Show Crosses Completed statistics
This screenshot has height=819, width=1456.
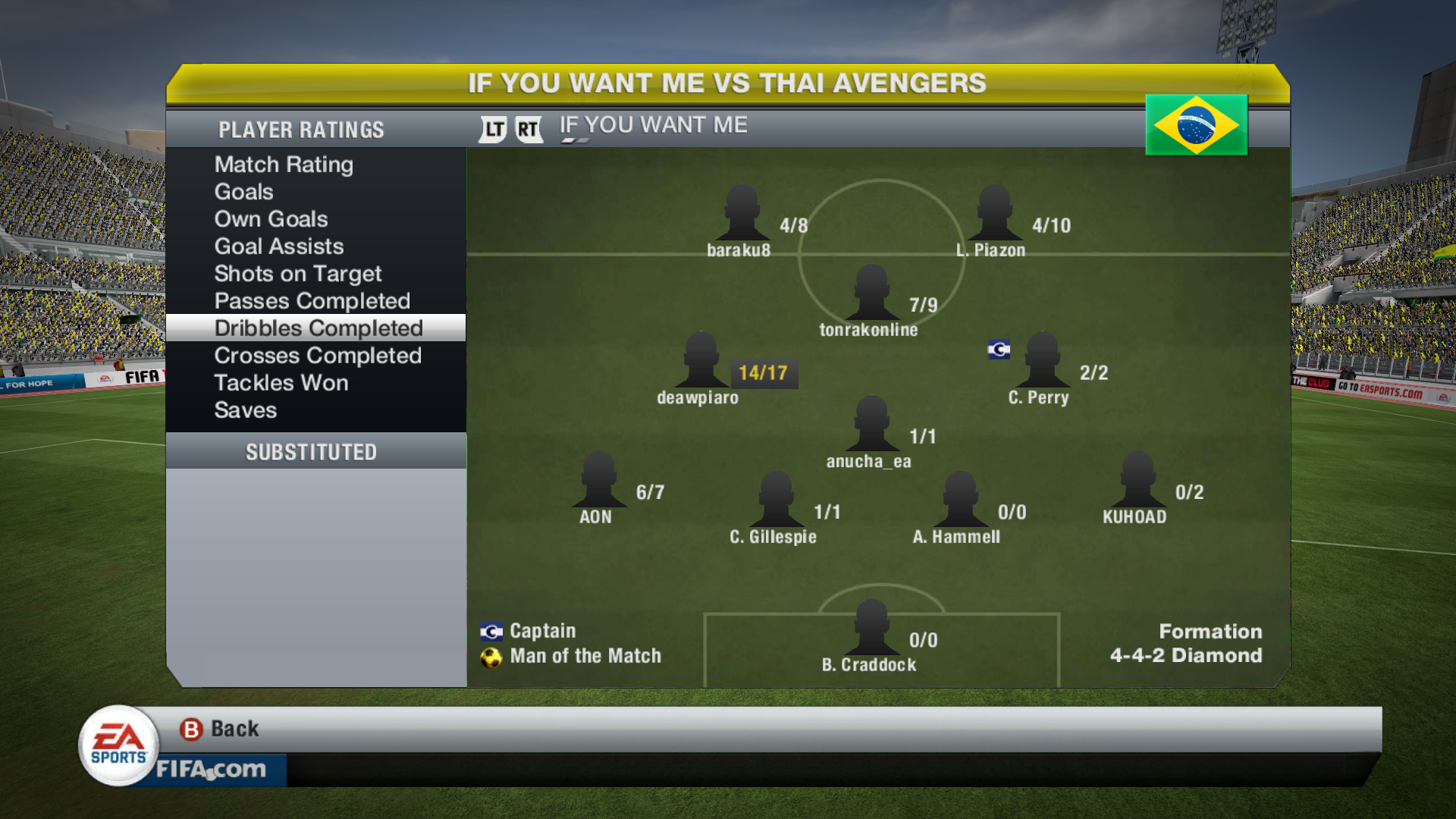click(317, 356)
